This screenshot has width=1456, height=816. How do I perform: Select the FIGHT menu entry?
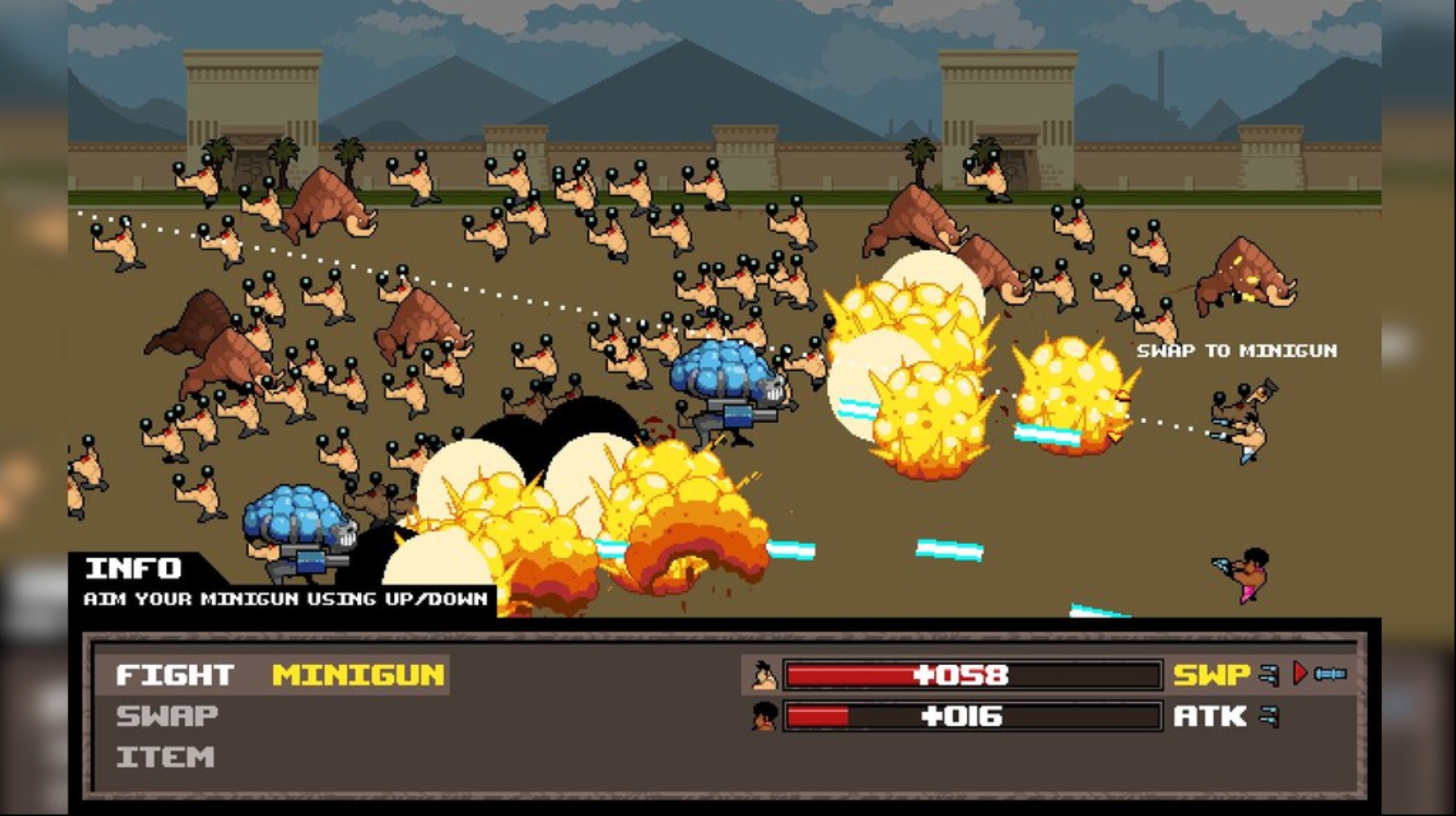tap(173, 674)
